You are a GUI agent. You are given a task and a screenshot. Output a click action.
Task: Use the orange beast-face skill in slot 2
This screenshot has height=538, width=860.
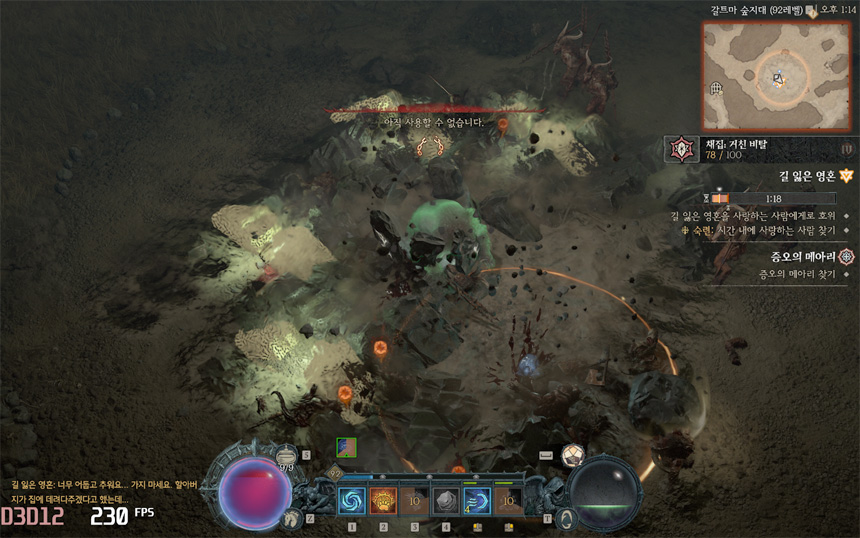point(383,500)
